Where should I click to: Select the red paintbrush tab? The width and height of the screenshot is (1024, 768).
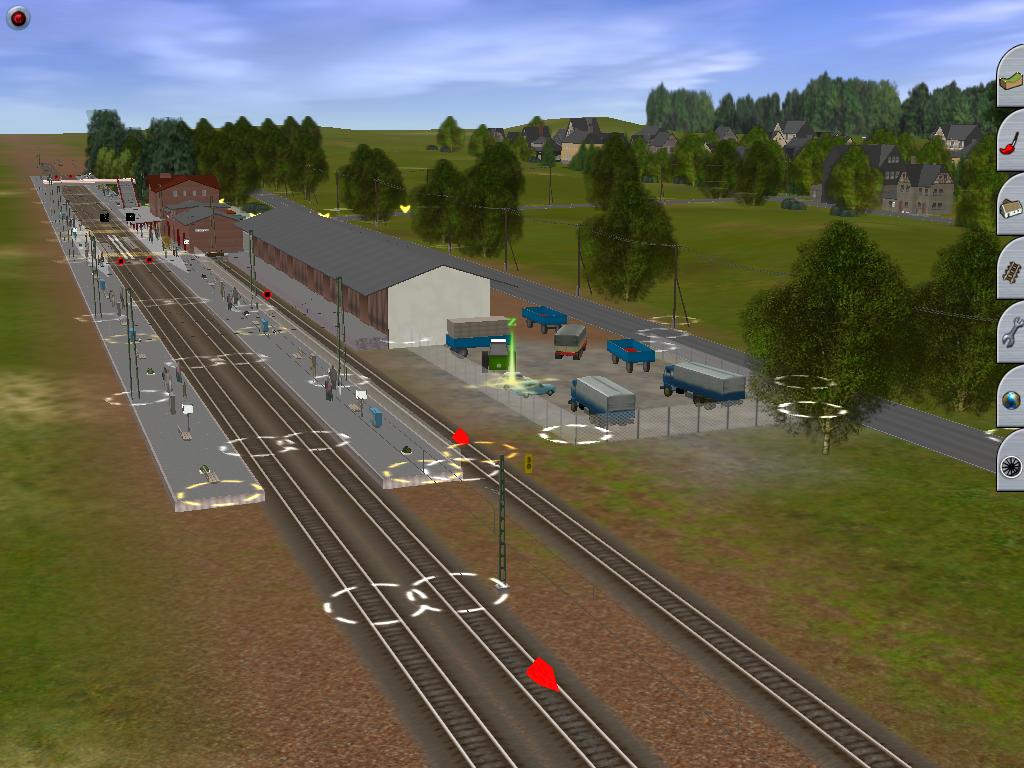(x=1011, y=141)
